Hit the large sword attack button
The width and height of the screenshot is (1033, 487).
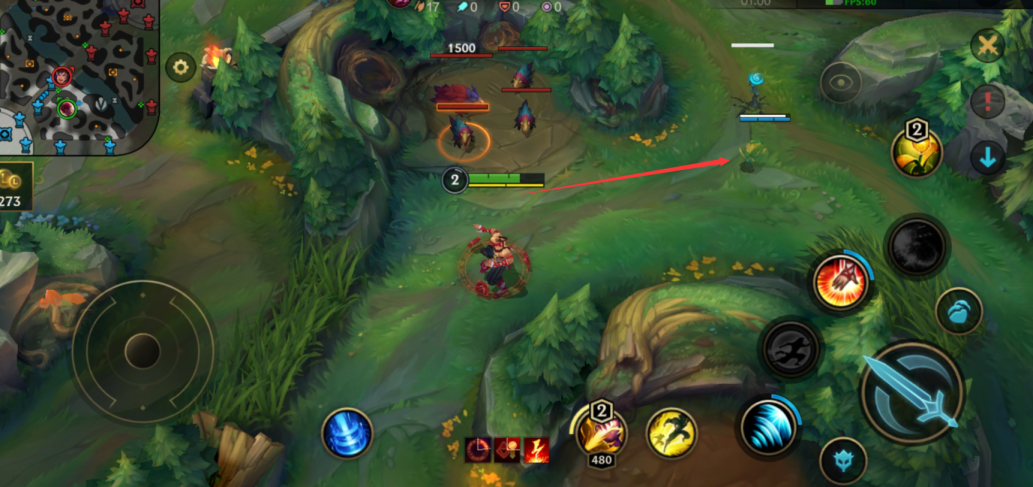[x=911, y=392]
